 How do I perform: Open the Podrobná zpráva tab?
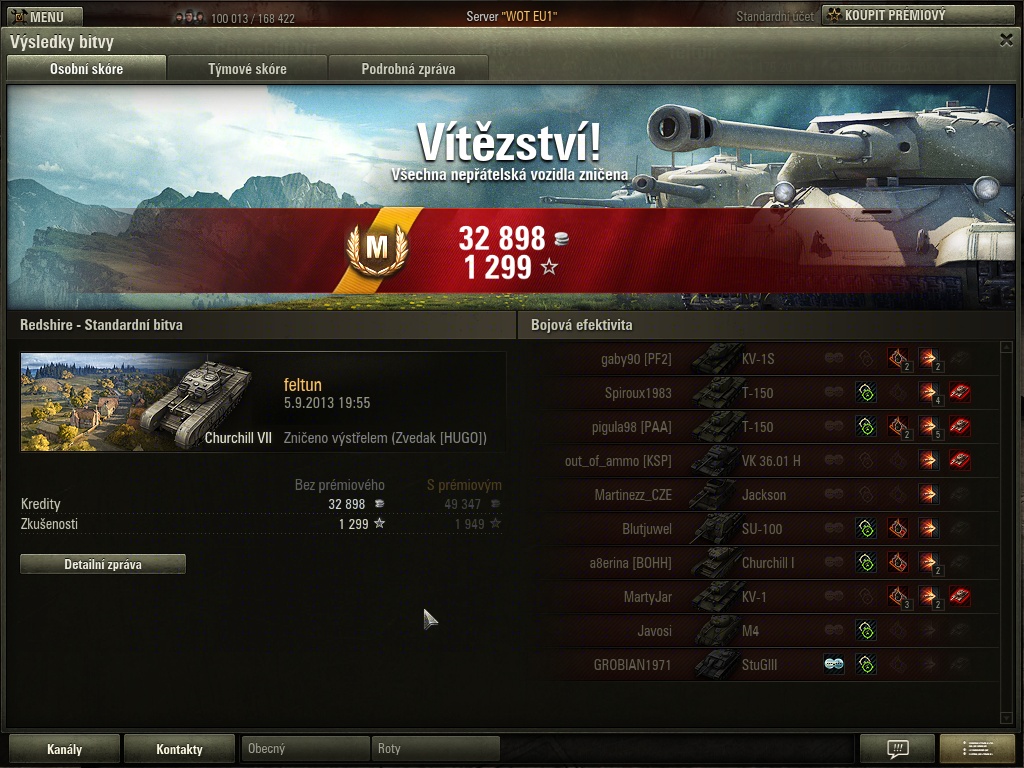coord(408,69)
